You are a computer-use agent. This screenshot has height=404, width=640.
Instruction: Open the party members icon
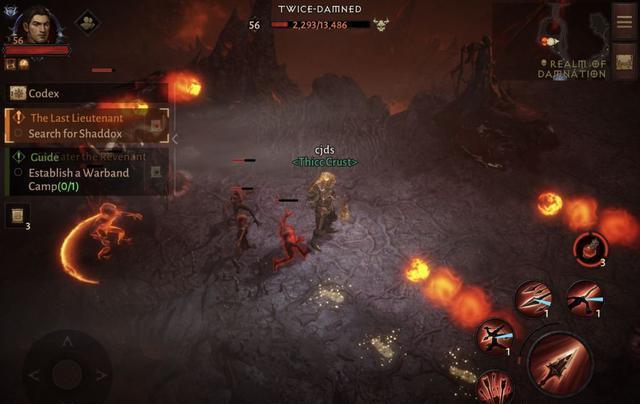click(87, 22)
